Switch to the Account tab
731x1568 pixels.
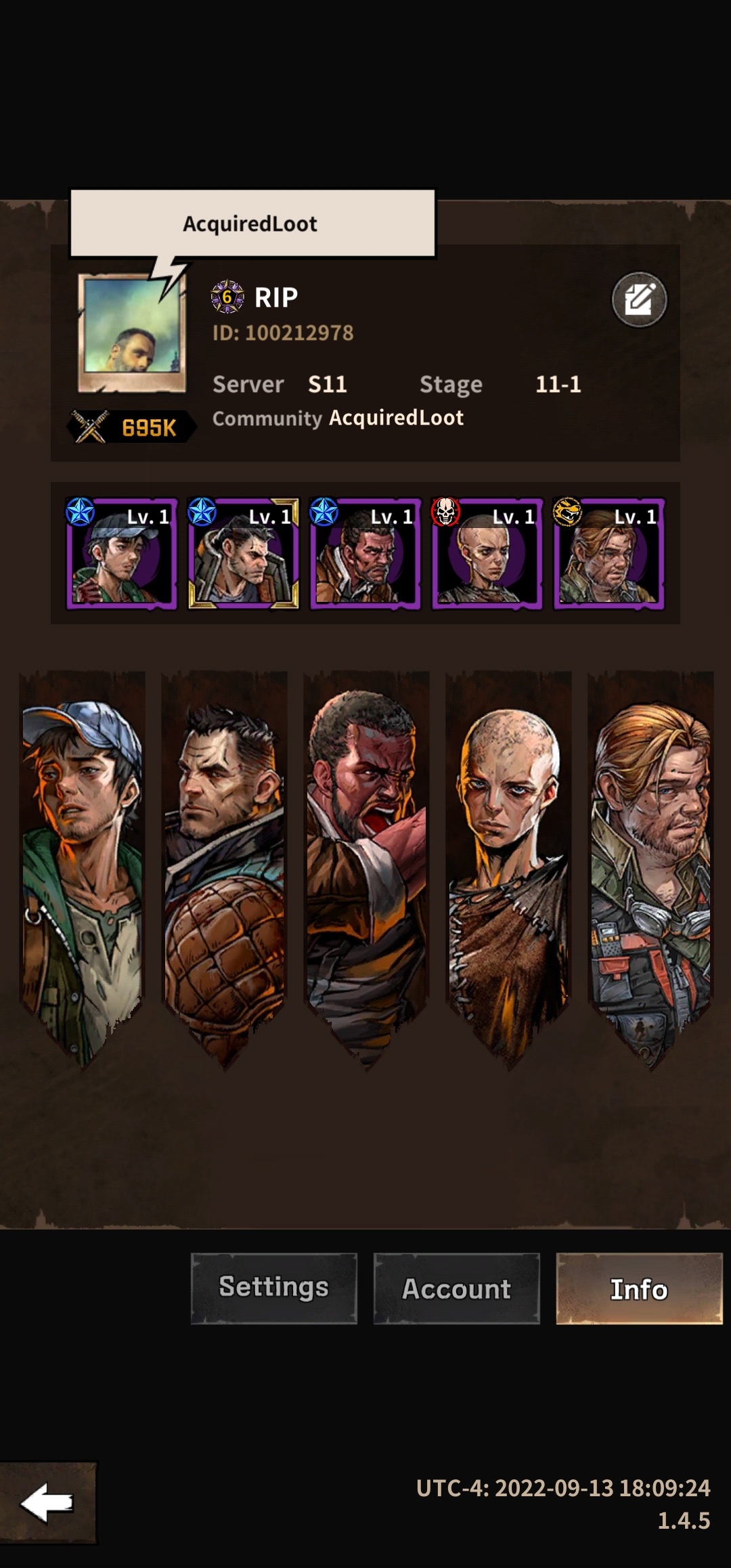(x=456, y=1288)
